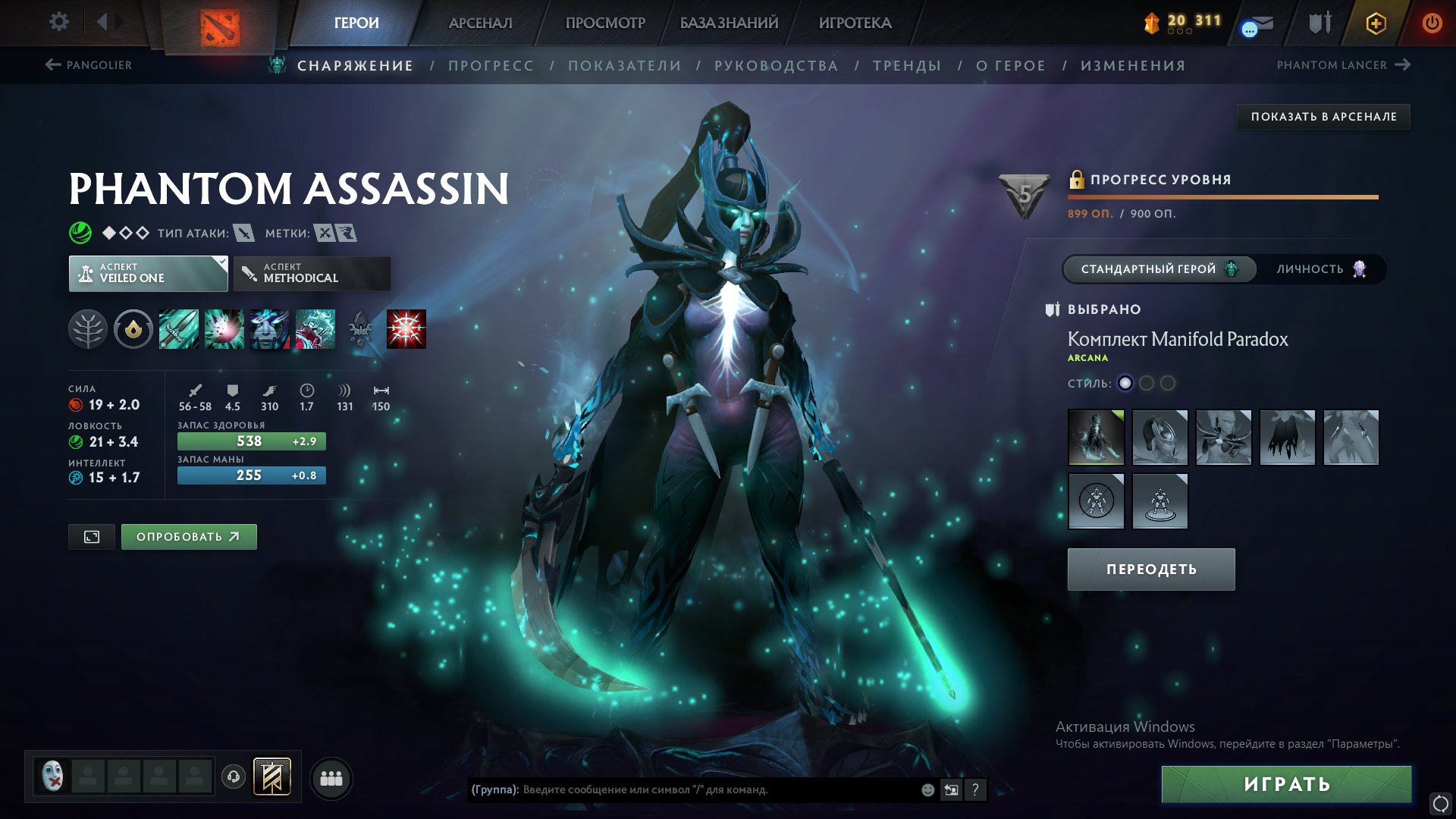Open the Dota Plus shield icon
The image size is (1456, 819).
[x=1376, y=23]
